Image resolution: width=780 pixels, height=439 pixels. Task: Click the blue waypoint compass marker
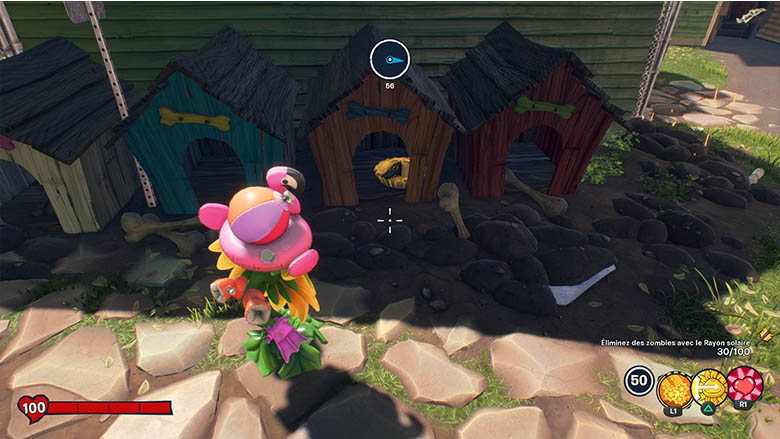390,60
